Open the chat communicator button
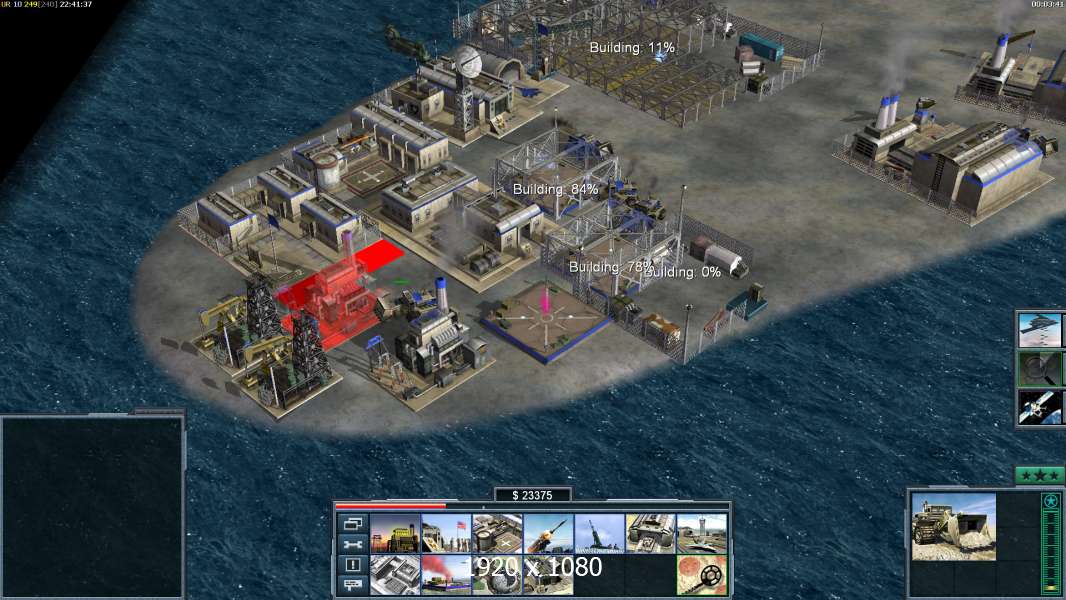This screenshot has height=600, width=1066. (352, 586)
